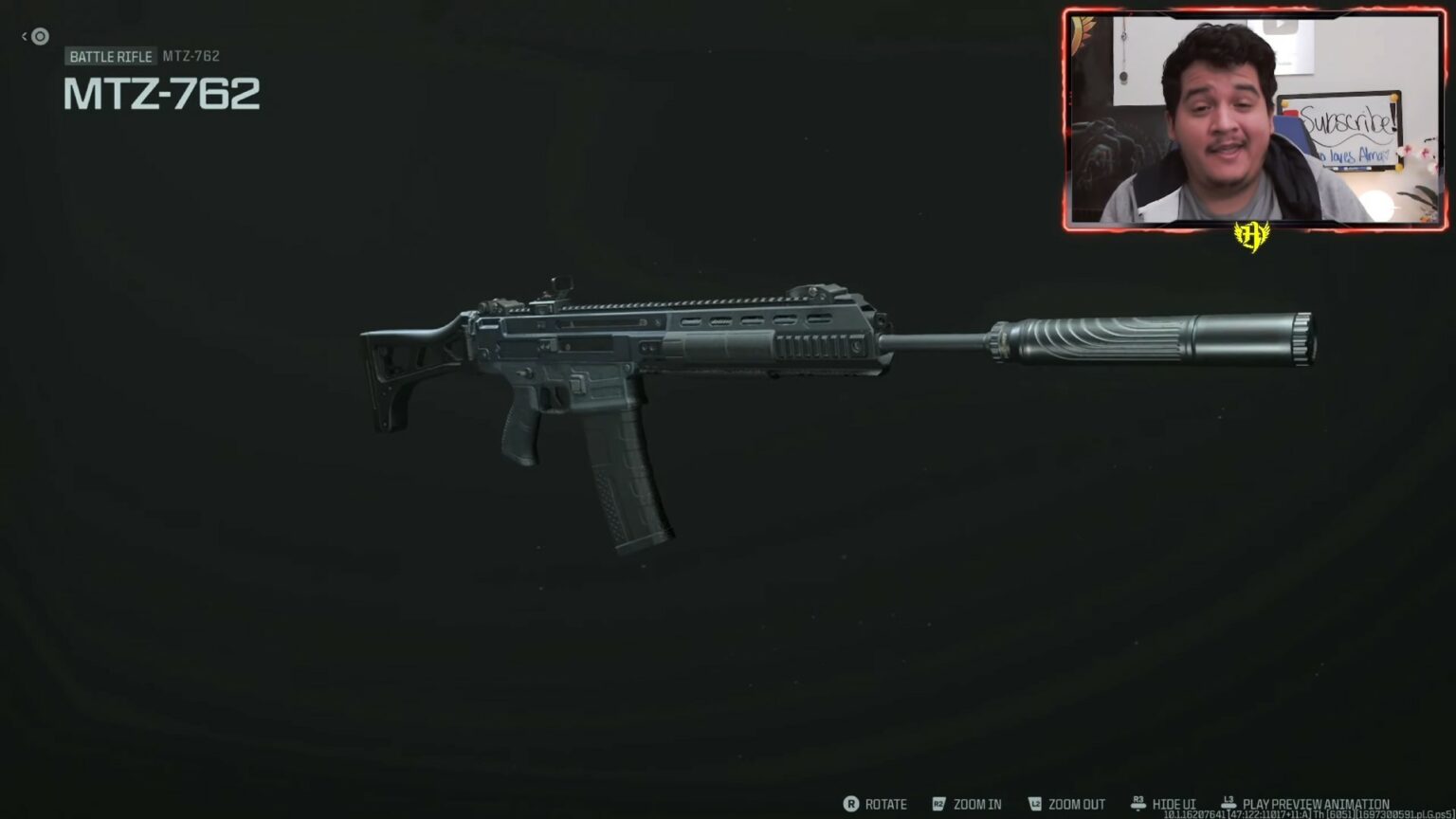Click the L3 Play Preview Animation icon
Screen dimensions: 1456x819
pyautogui.click(x=1228, y=801)
